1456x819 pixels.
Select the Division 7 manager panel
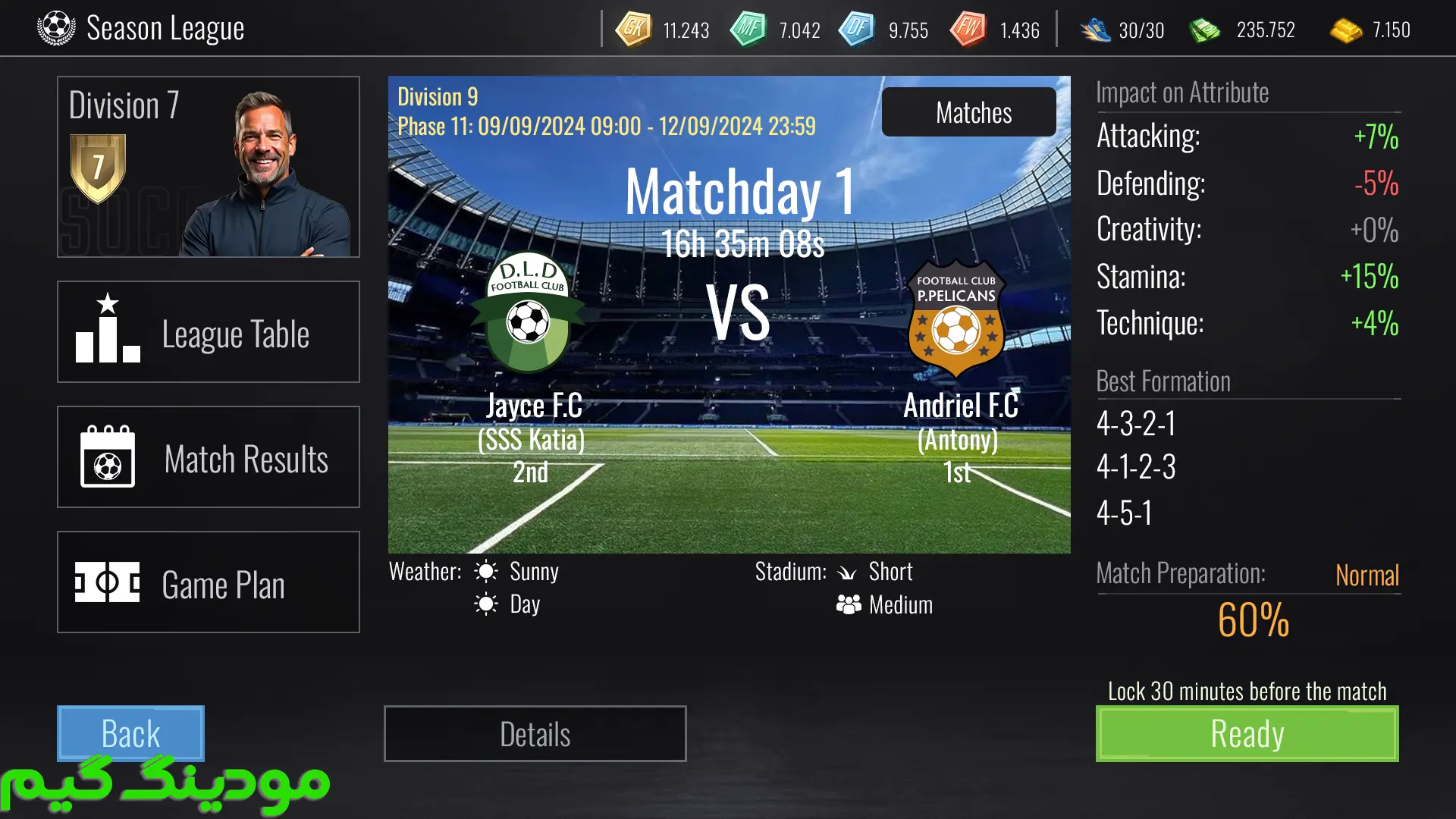point(209,167)
